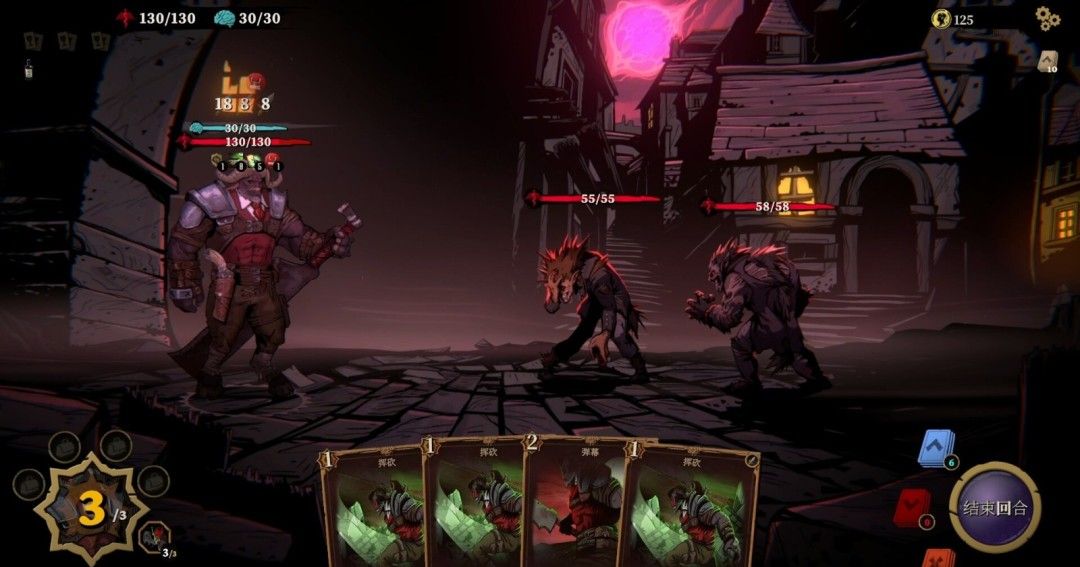Use the potion bottle item
Image resolution: width=1080 pixels, height=567 pixels.
(30, 68)
